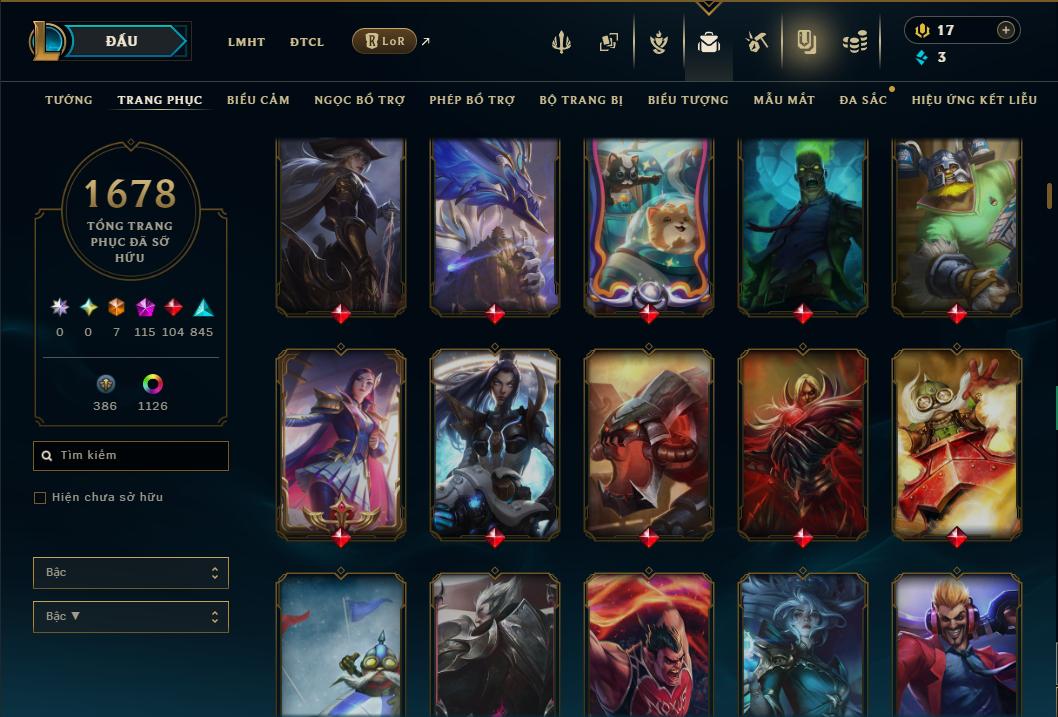The width and height of the screenshot is (1058, 717).
Task: Open the Bậc ▼ sort dropdown
Action: point(131,617)
